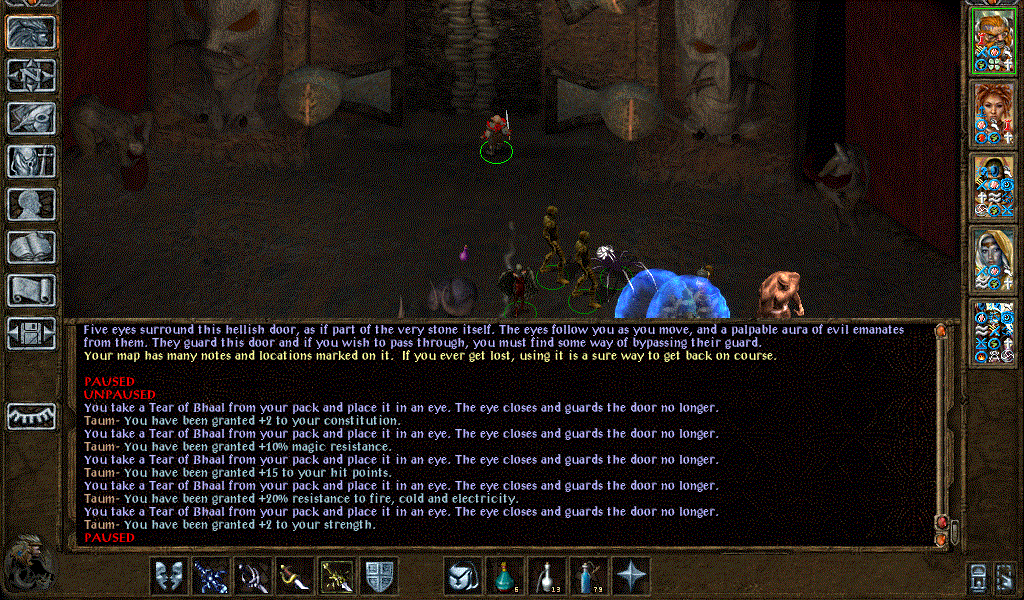
Task: Open the character record head icon
Action: (x=31, y=205)
